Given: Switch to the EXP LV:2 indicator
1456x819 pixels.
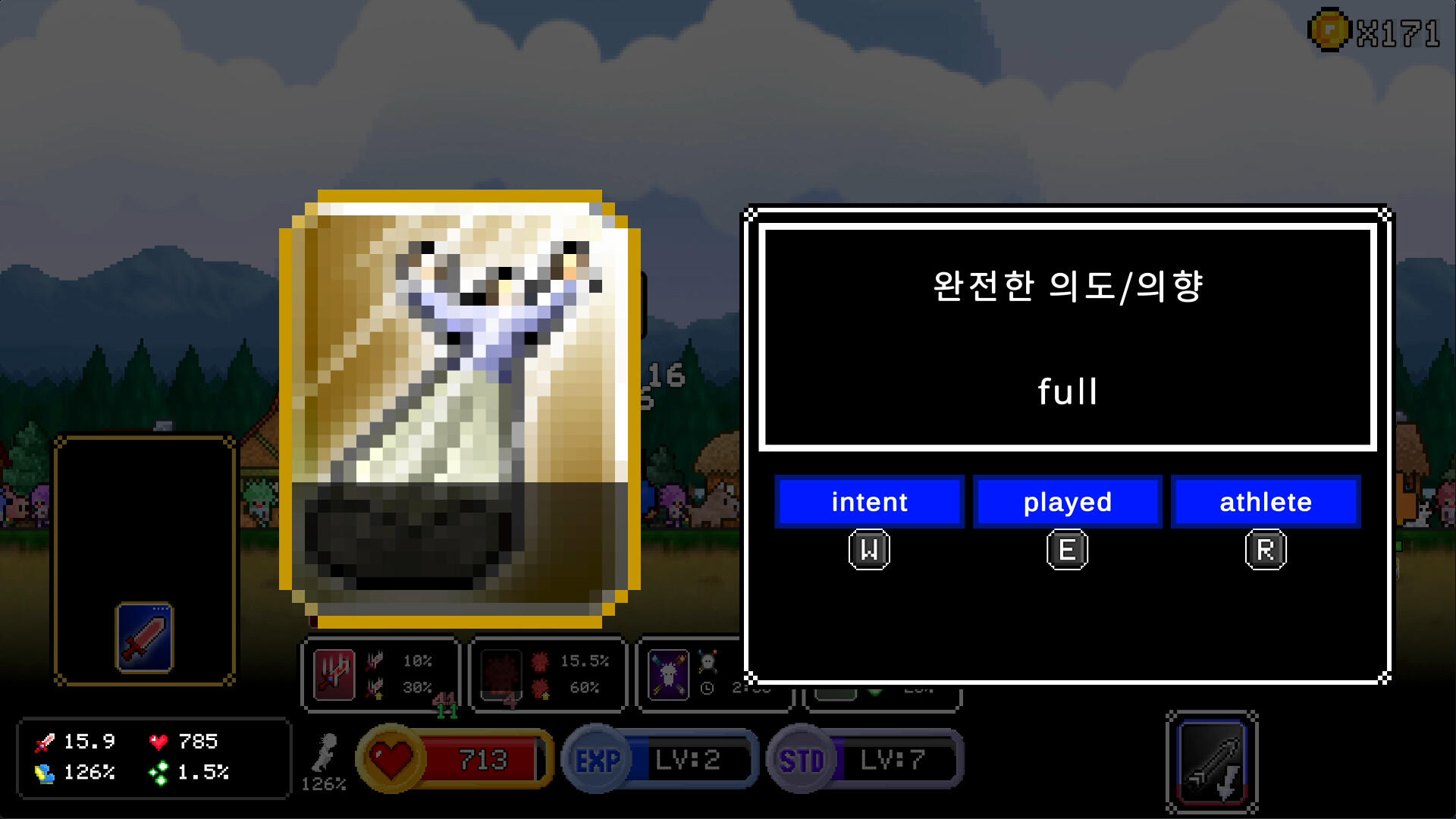Looking at the screenshot, I should tap(658, 759).
